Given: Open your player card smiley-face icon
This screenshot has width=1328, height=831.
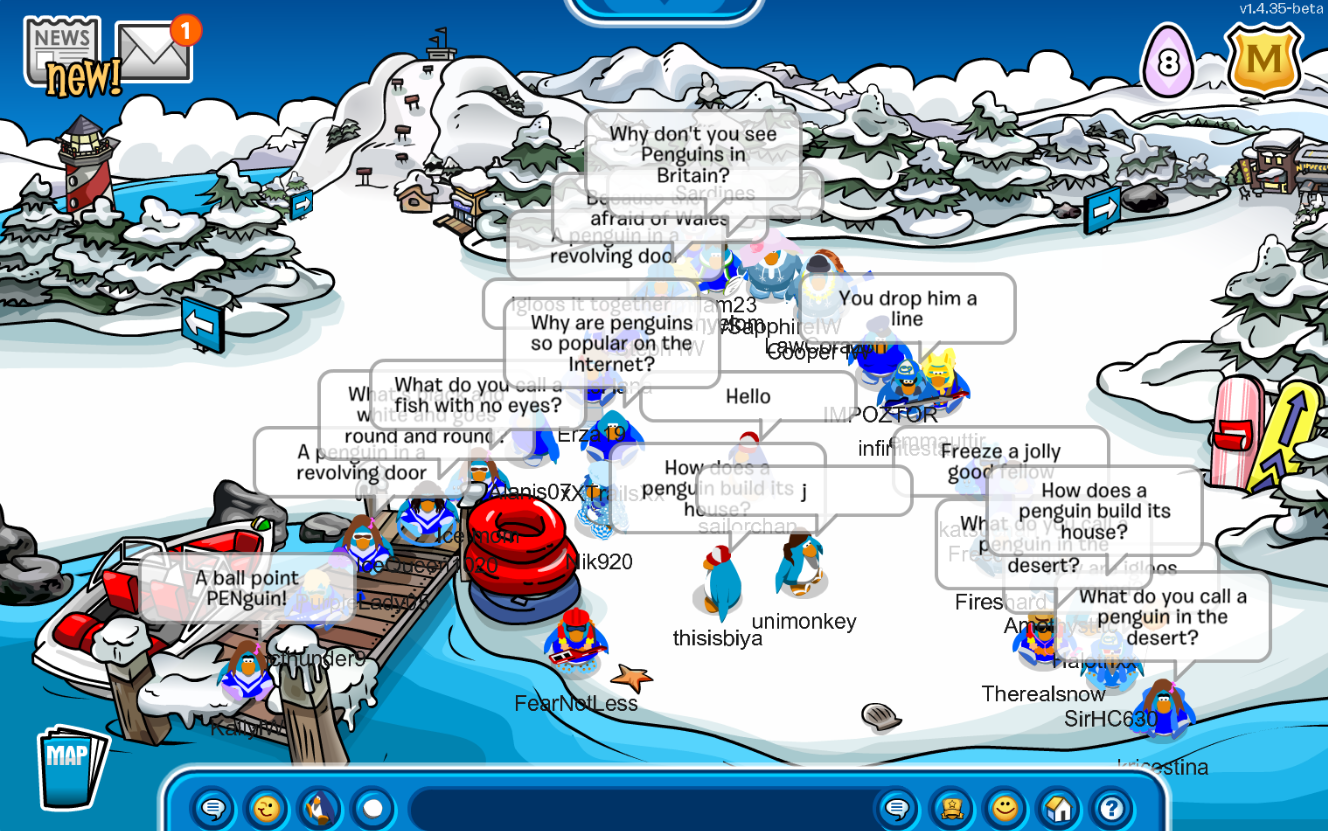Looking at the screenshot, I should pos(1005,807).
